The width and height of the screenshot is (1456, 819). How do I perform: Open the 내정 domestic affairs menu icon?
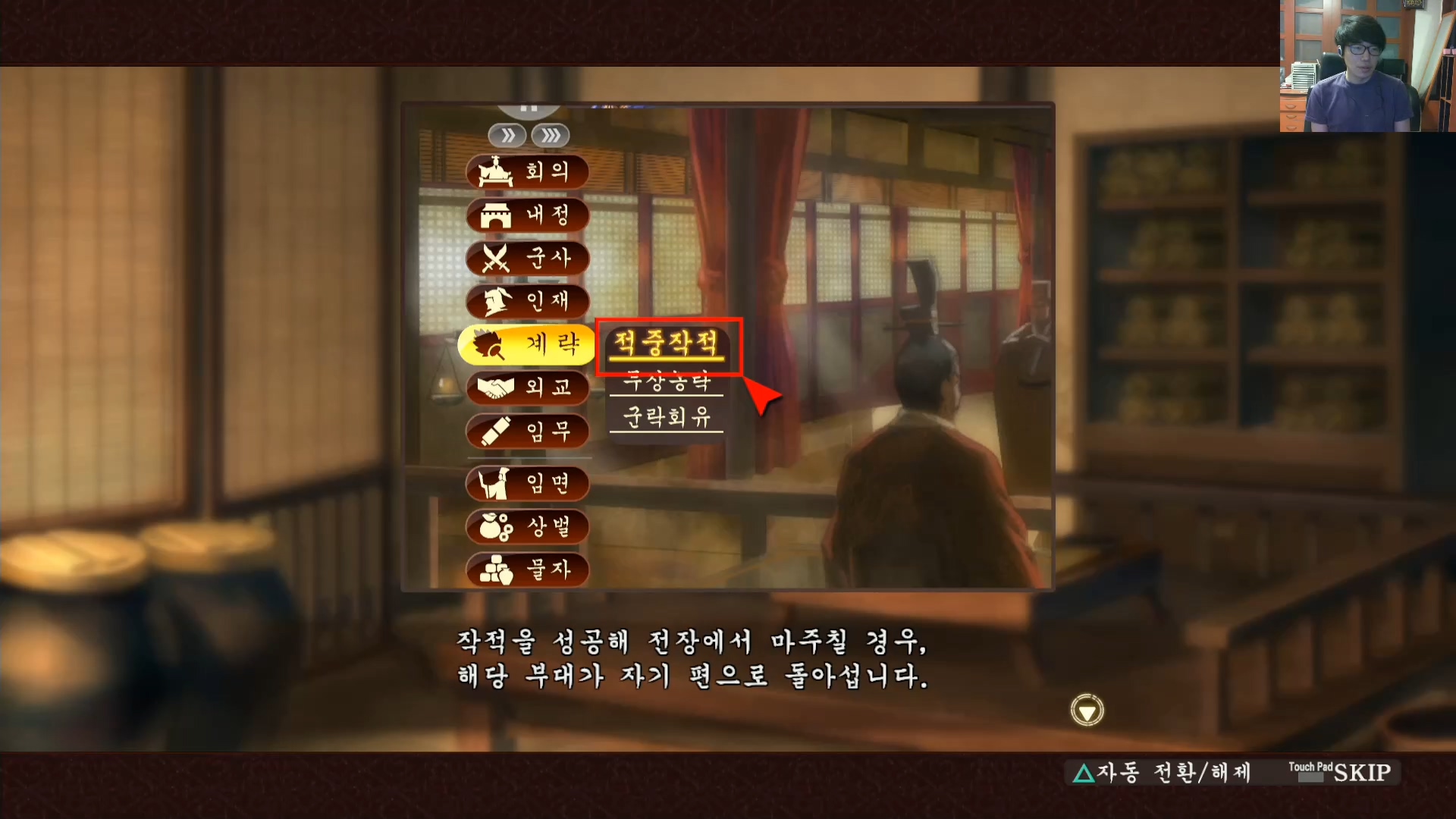tap(527, 216)
